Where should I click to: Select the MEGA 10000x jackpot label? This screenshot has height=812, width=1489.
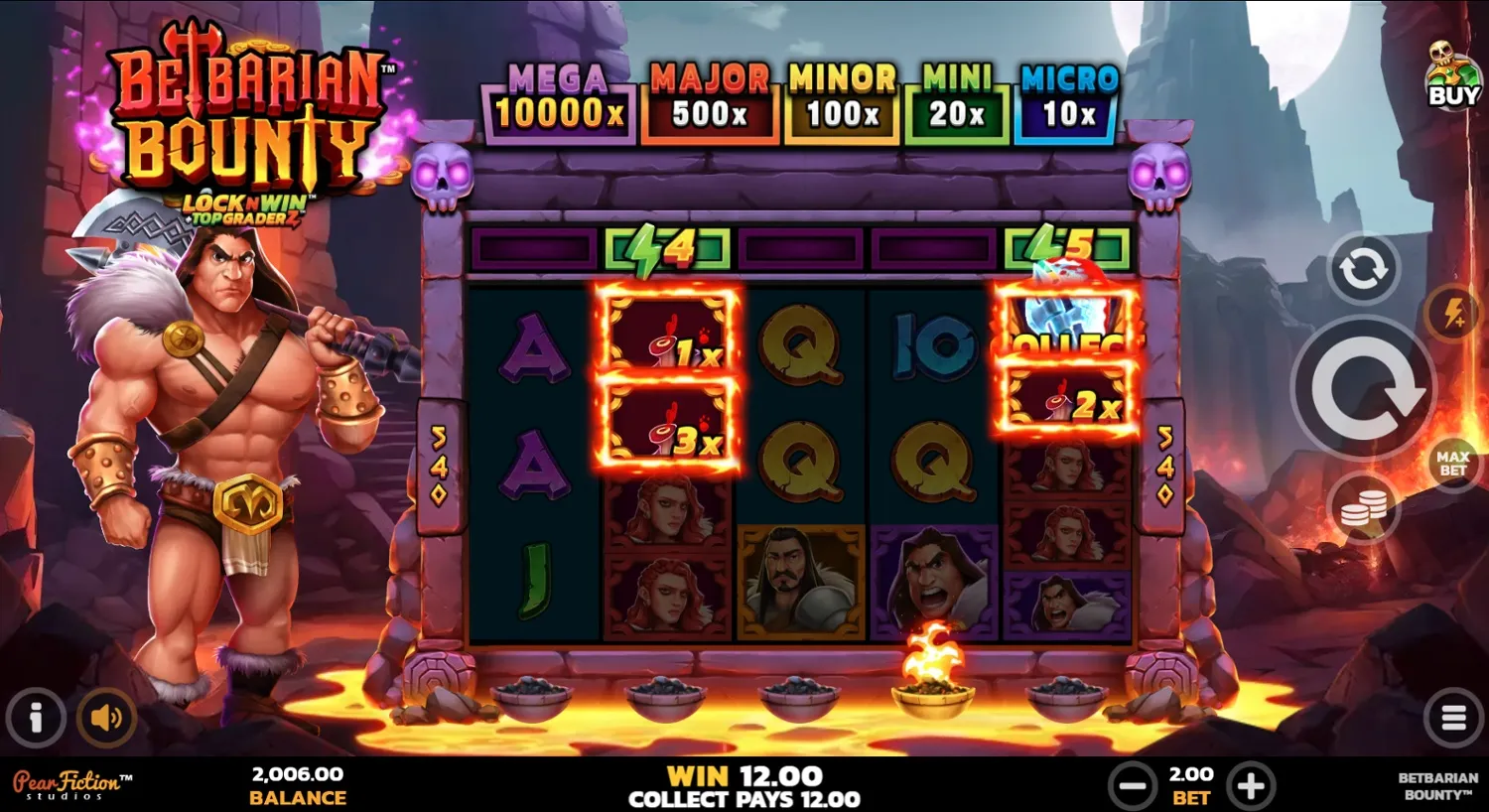click(x=557, y=96)
